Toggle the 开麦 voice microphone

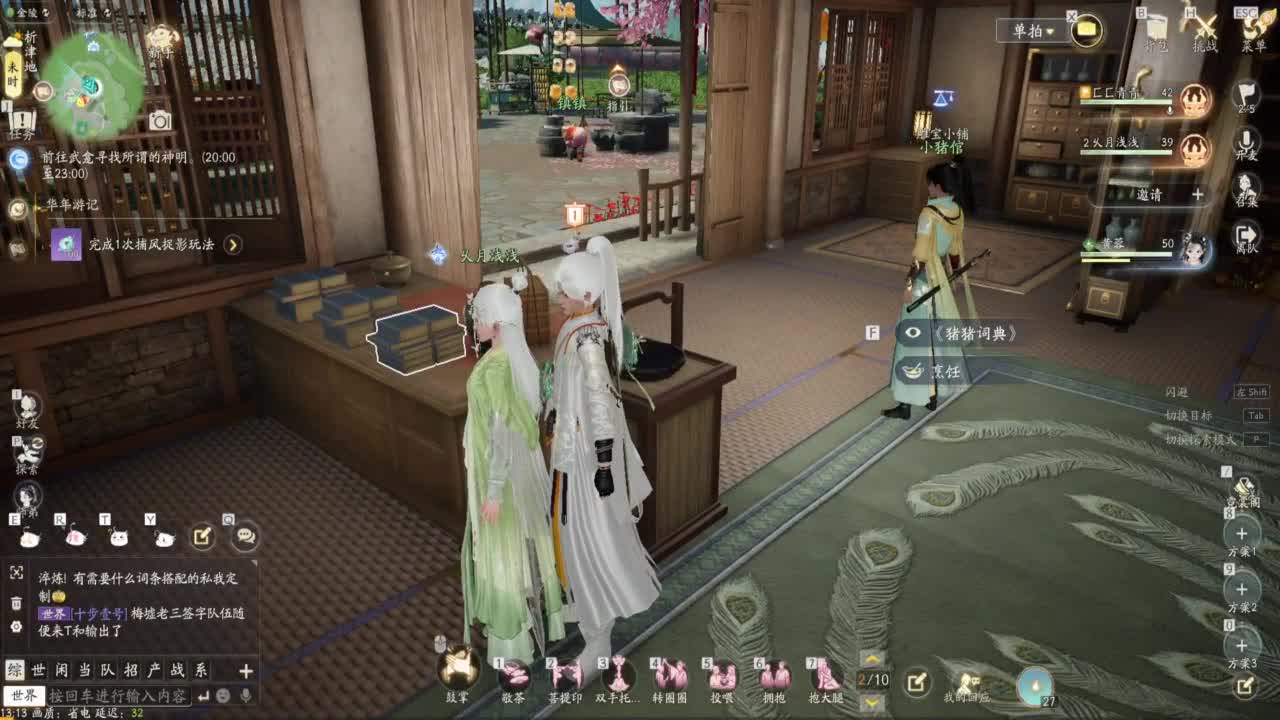1245,138
